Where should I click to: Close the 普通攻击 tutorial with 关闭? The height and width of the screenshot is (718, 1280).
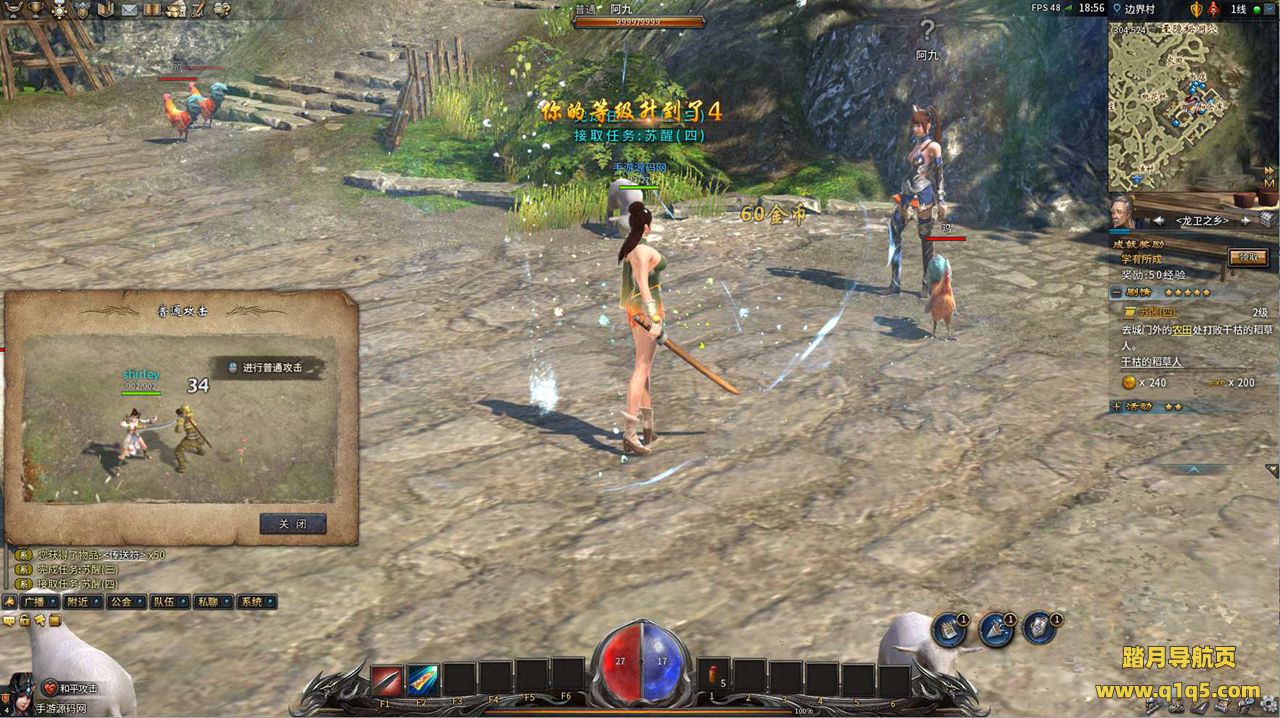tap(292, 524)
